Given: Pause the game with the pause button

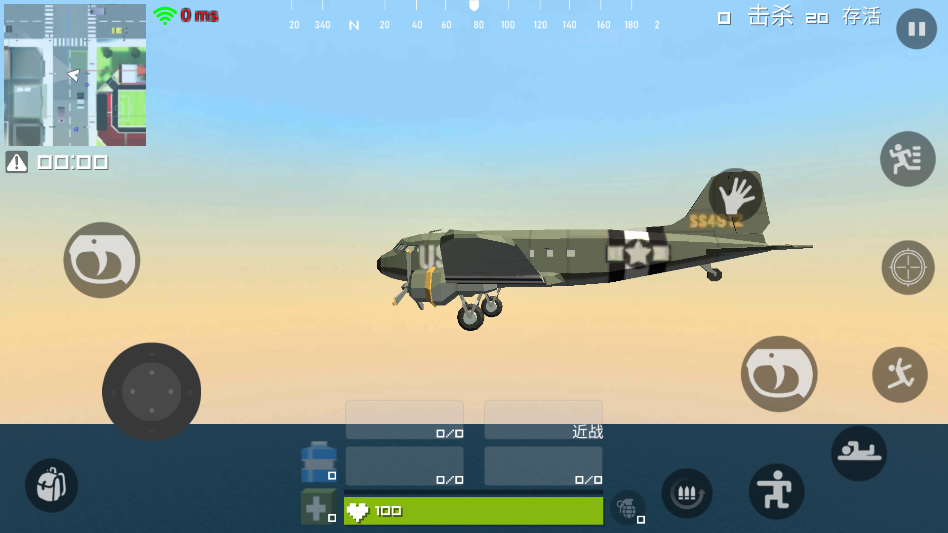Looking at the screenshot, I should 916,29.
